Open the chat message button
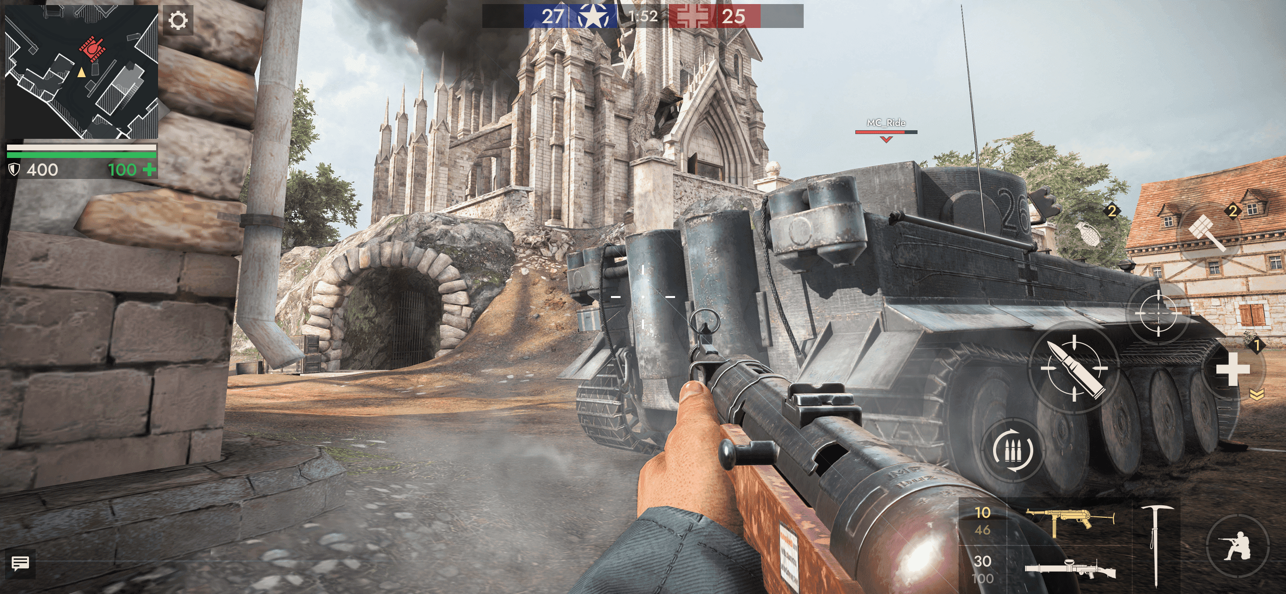 pos(20,564)
